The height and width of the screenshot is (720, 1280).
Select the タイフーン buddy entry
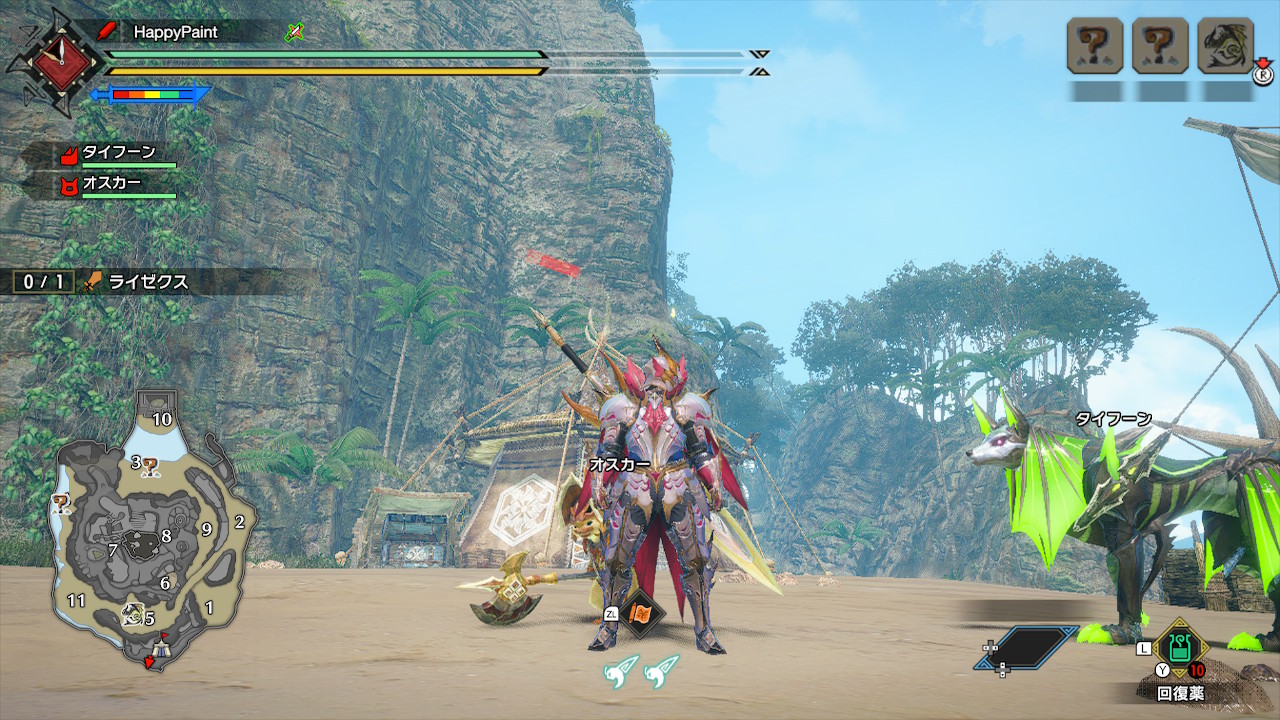point(118,154)
